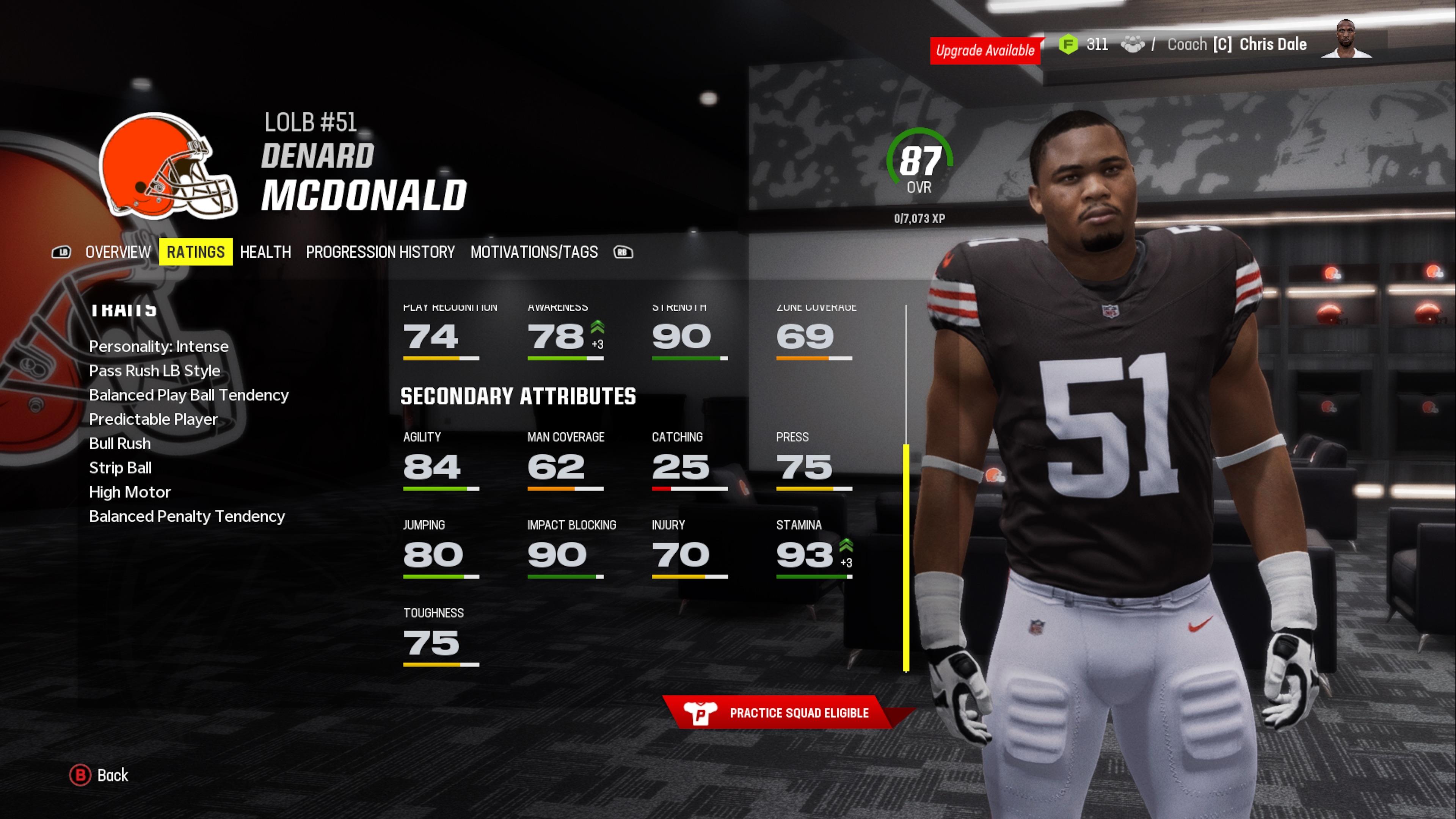This screenshot has width=1456, height=819.
Task: Switch to the Overview tab
Action: tap(118, 252)
